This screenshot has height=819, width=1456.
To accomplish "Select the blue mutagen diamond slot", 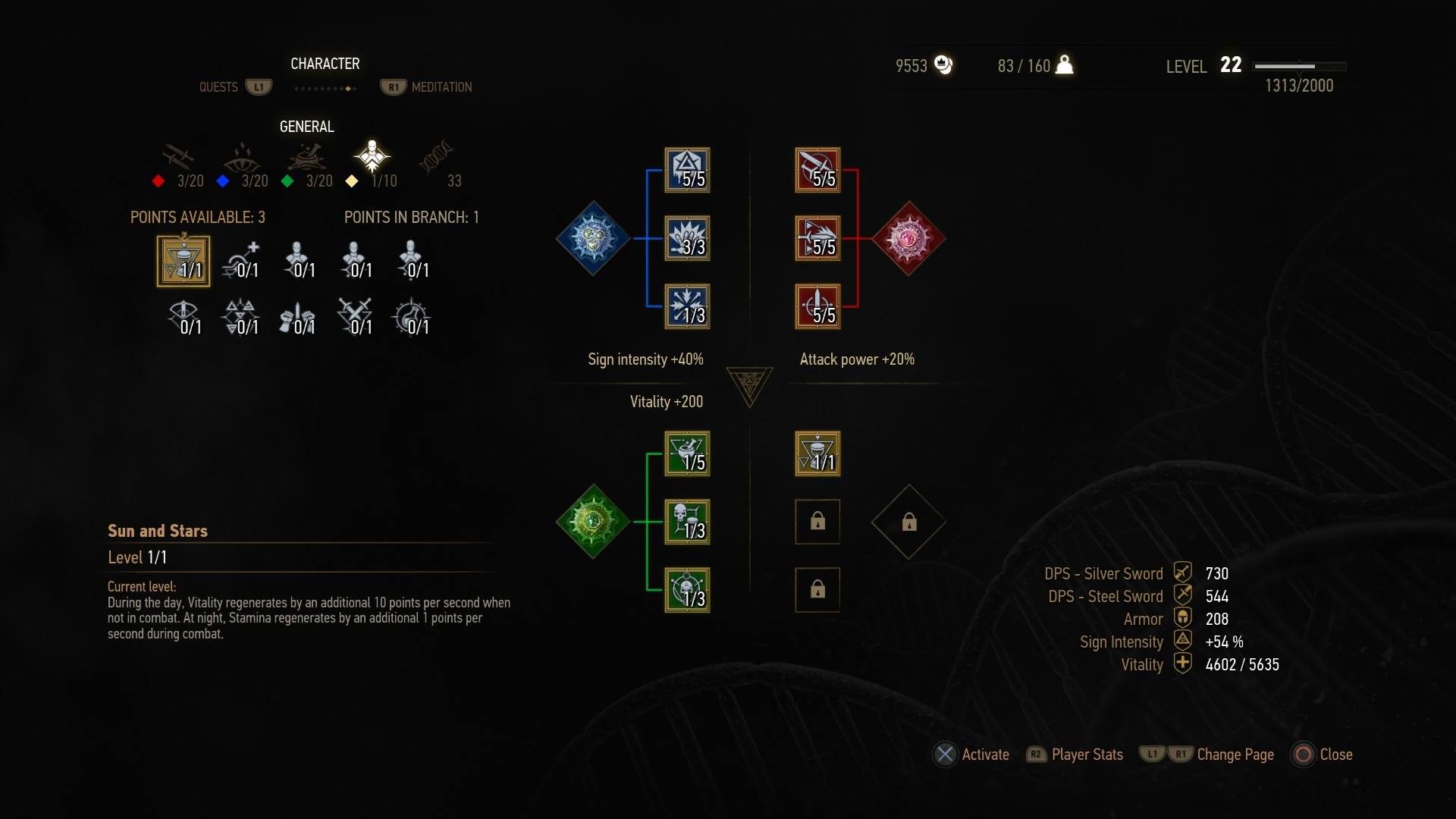I will 593,238.
